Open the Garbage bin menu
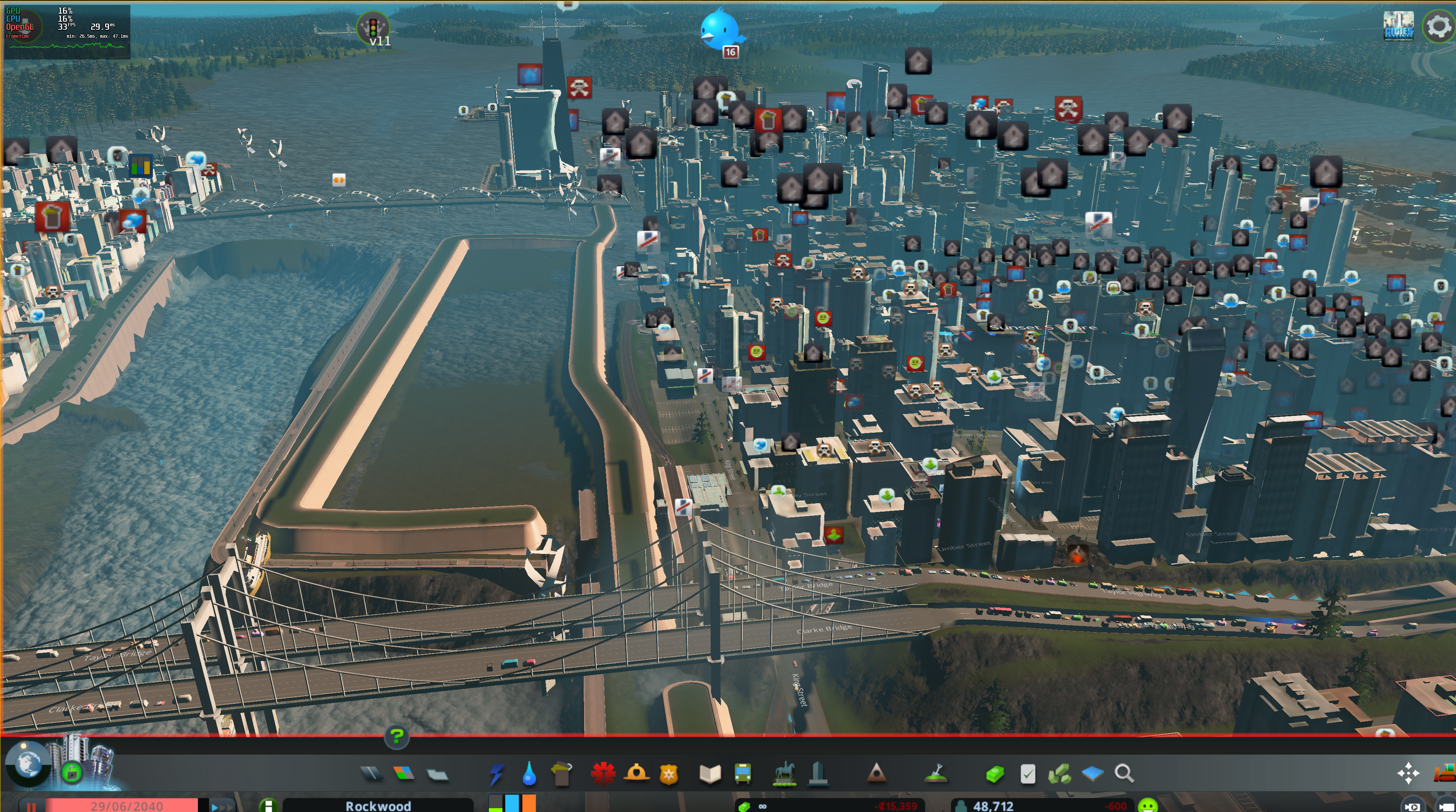Screen dimensions: 1456x812 click(x=561, y=773)
